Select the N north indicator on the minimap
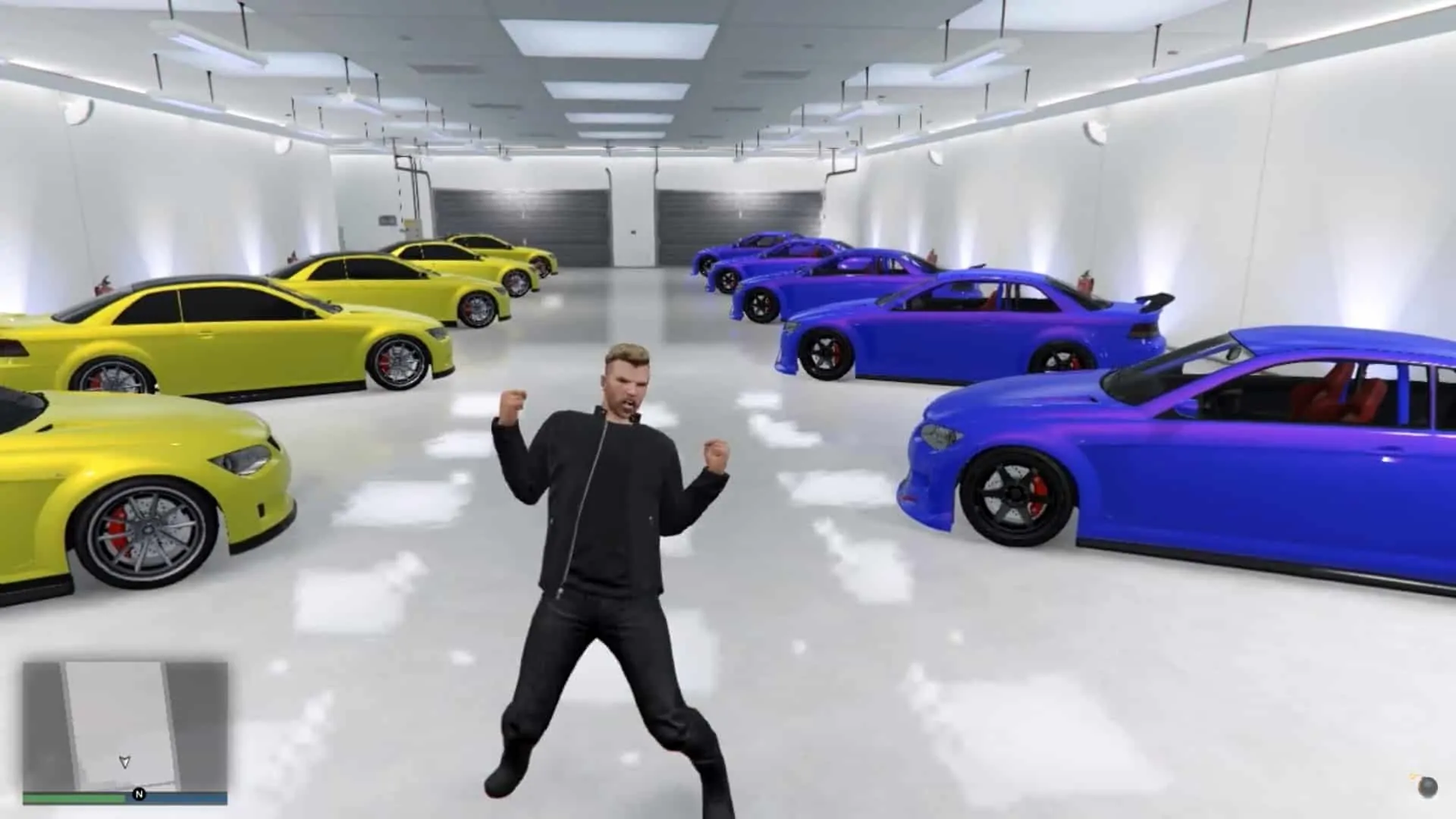 pyautogui.click(x=138, y=793)
